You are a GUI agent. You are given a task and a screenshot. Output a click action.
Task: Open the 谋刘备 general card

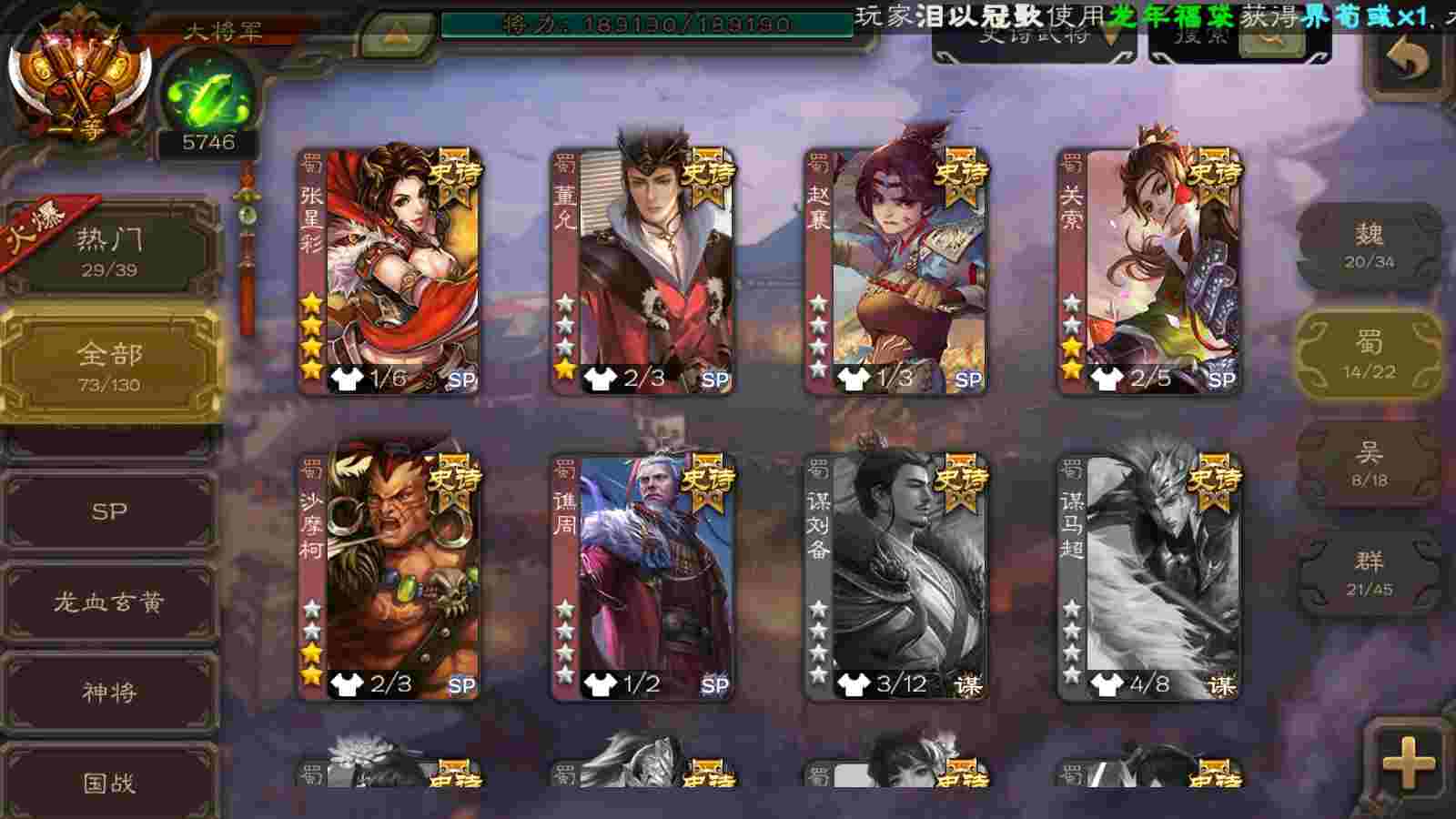(x=896, y=578)
